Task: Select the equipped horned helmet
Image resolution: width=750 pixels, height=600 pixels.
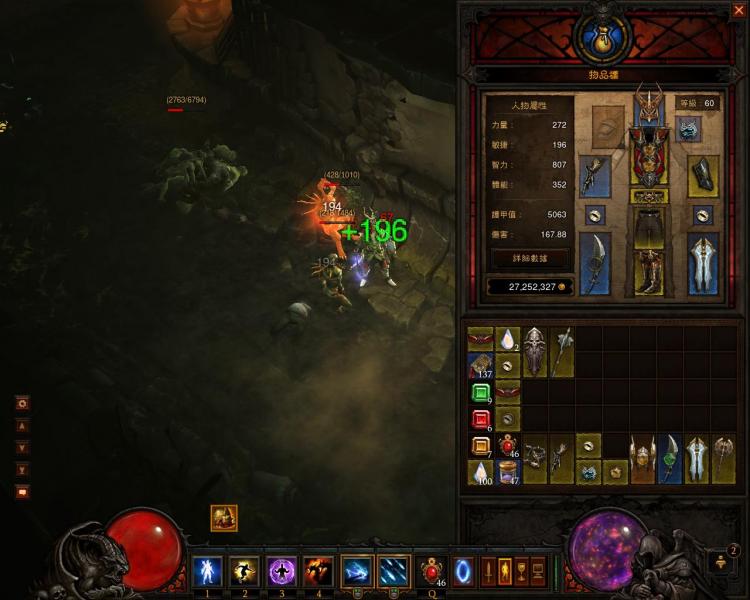Action: click(x=648, y=103)
